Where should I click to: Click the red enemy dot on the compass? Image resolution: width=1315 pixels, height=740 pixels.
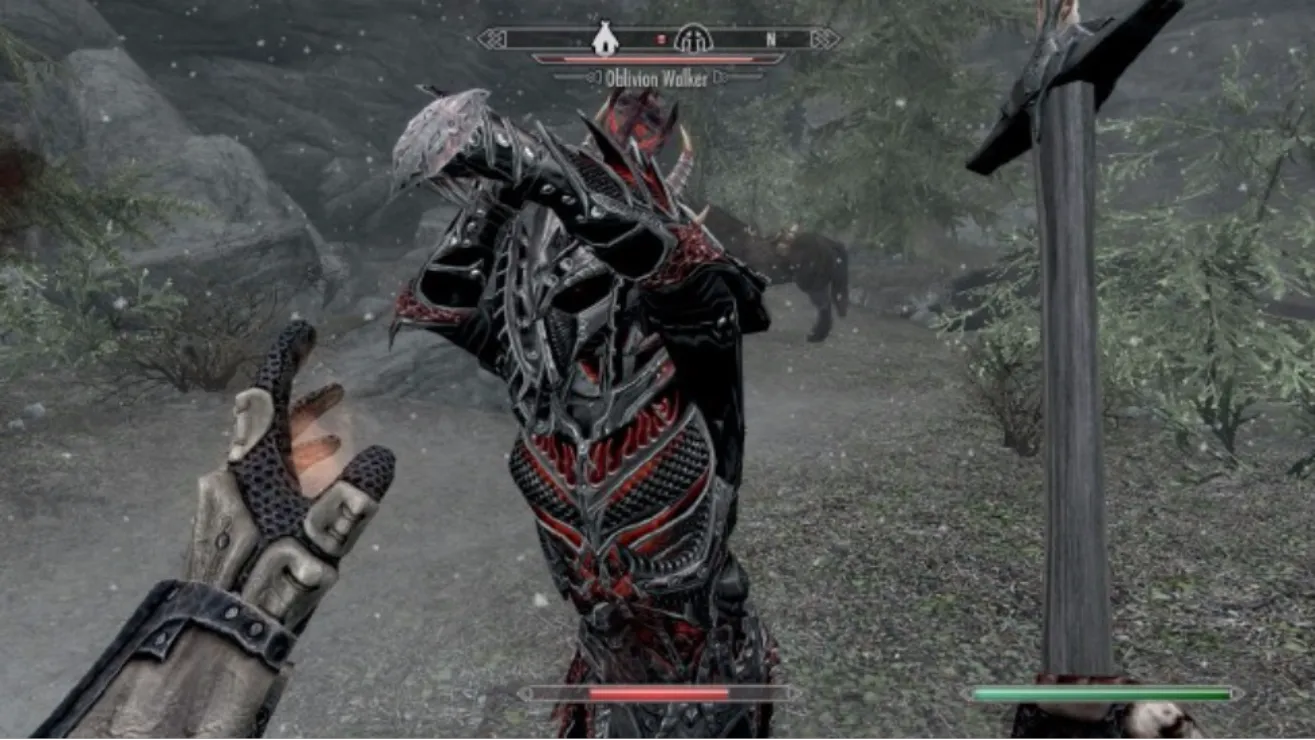(x=660, y=39)
